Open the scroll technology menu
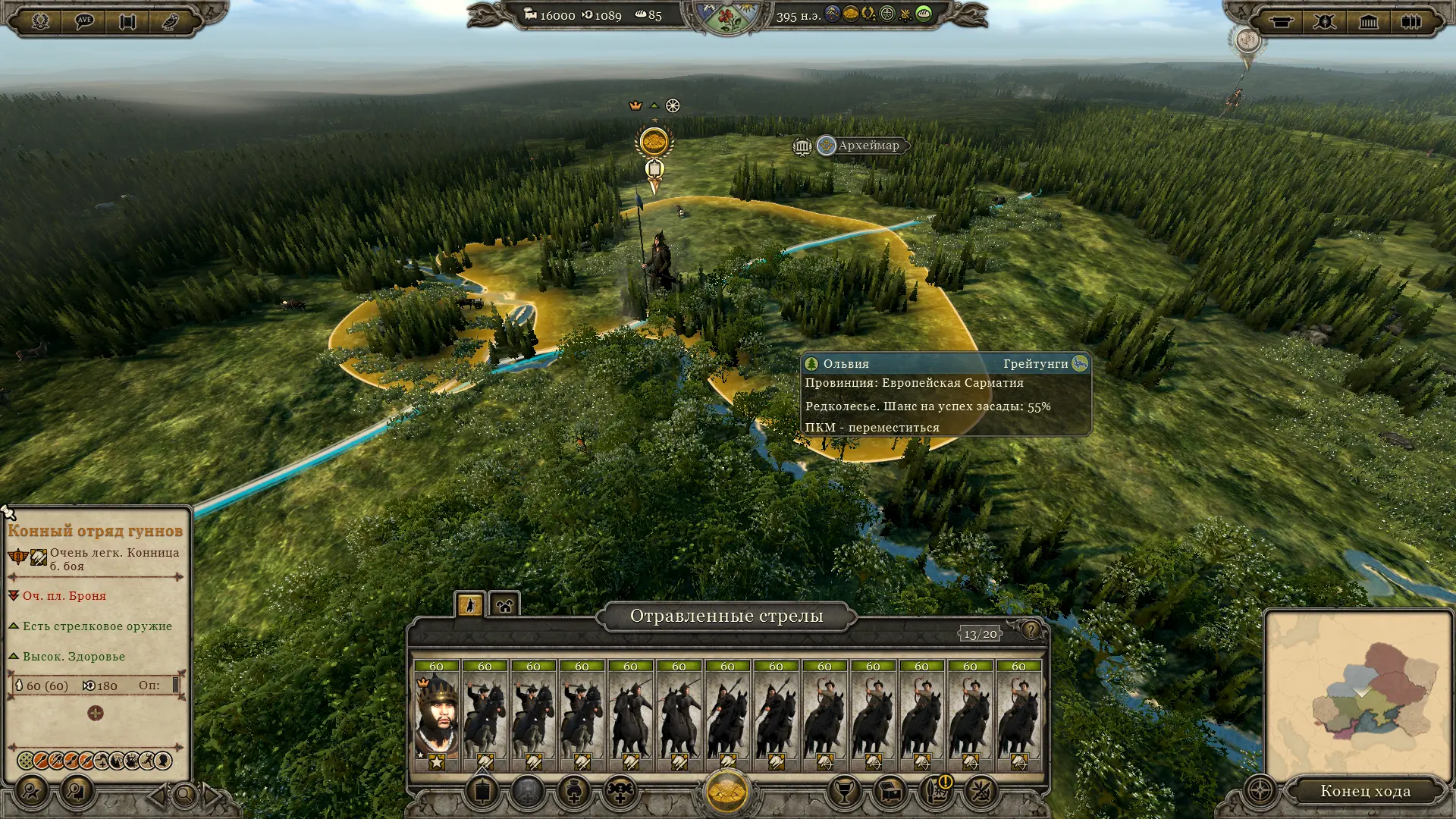Screen dimensions: 1456x819 pyautogui.click(x=127, y=20)
